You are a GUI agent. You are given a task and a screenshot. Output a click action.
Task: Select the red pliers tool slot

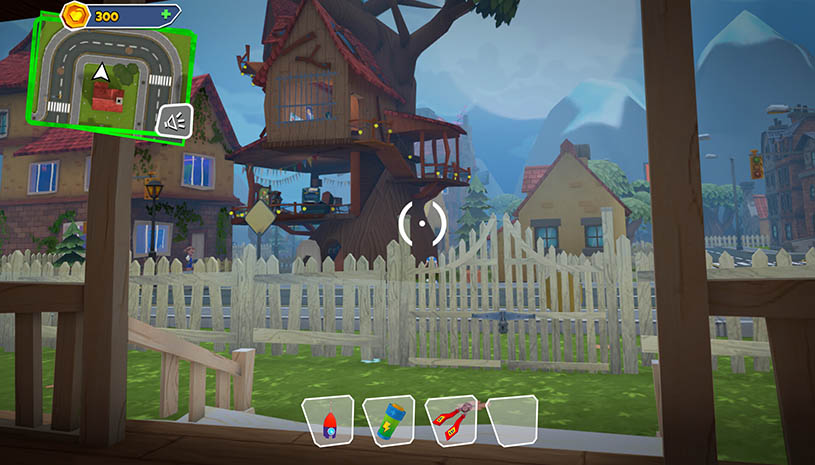[x=451, y=419]
